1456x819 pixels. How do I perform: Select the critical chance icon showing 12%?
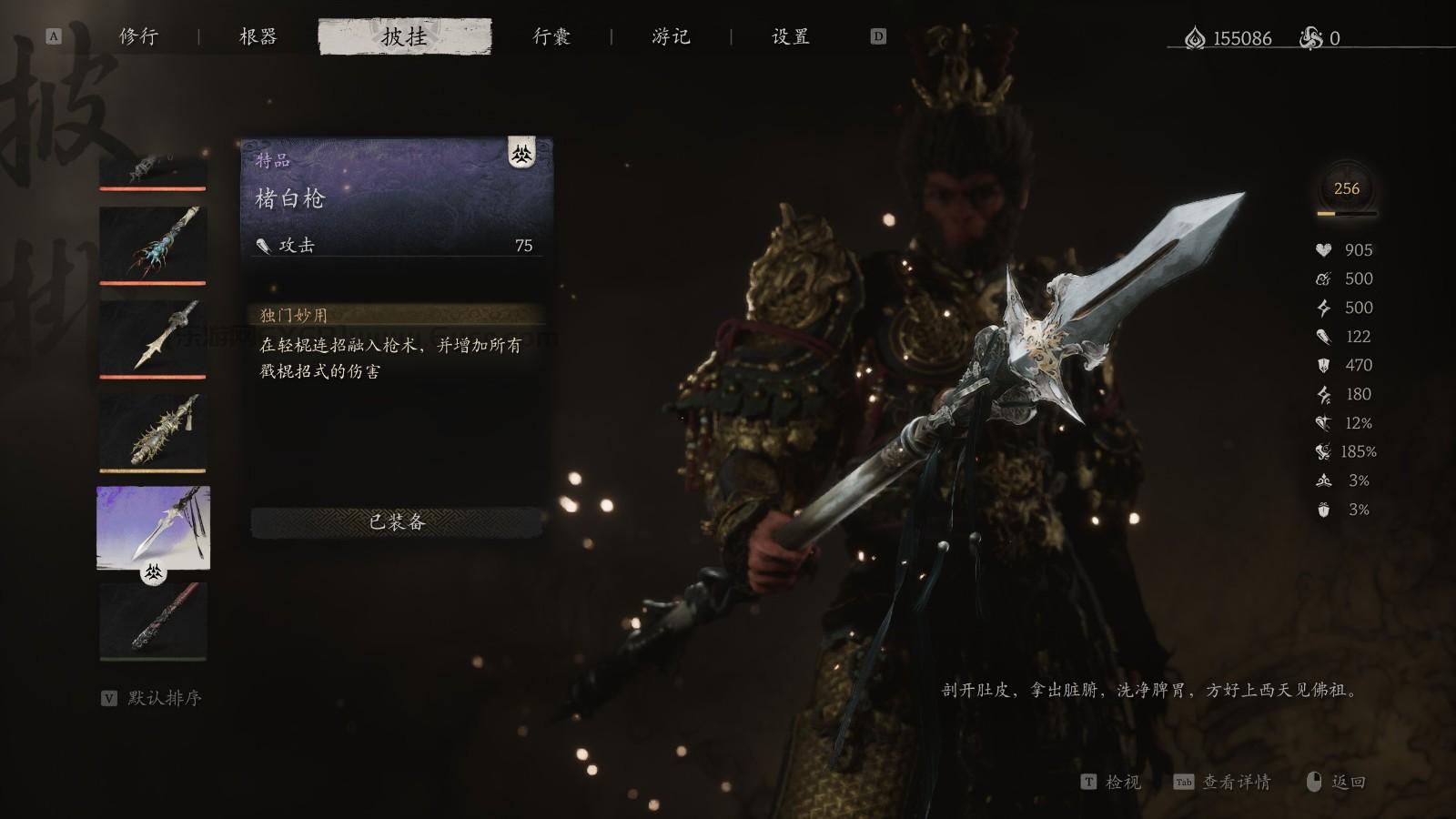pos(1324,422)
